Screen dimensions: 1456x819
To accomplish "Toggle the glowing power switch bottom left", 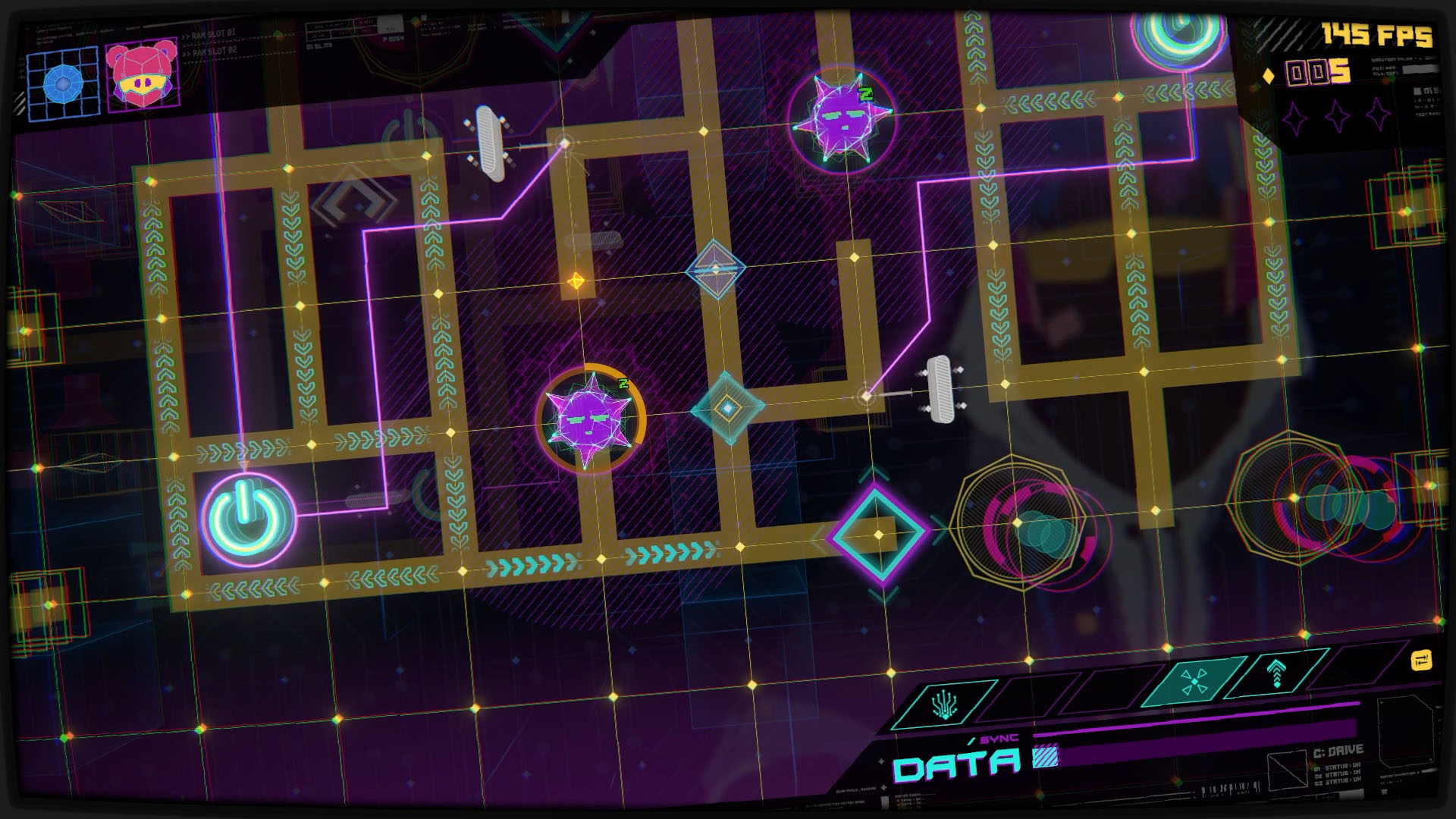I will coord(246,517).
